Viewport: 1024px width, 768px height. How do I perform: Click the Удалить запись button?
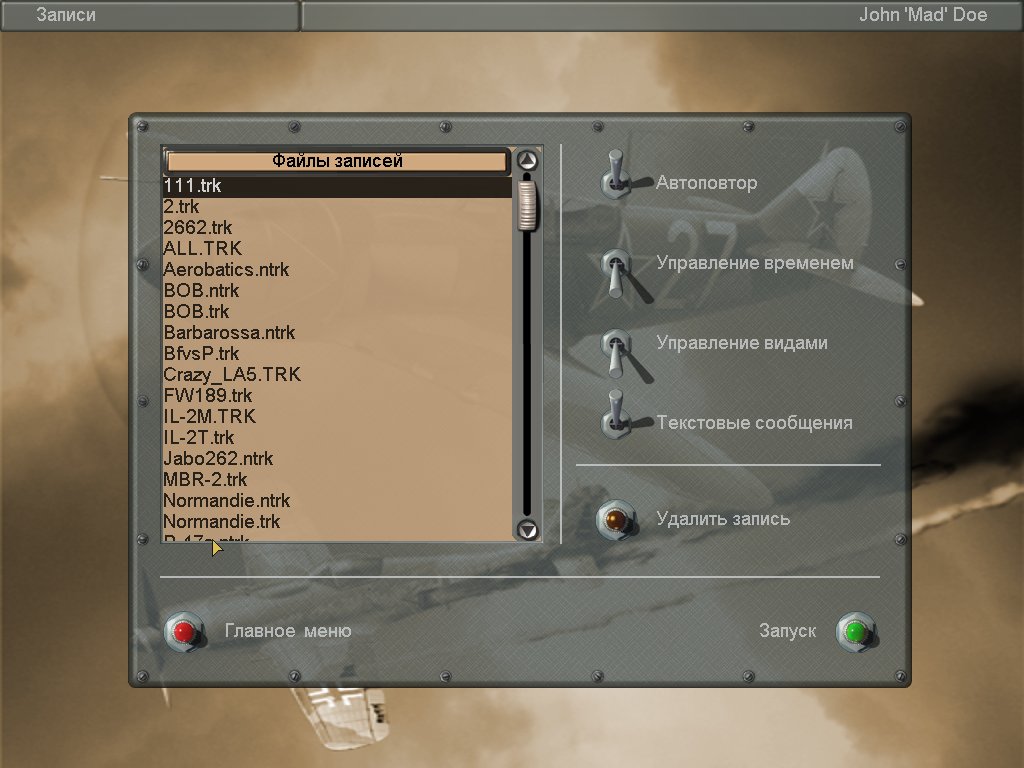617,520
